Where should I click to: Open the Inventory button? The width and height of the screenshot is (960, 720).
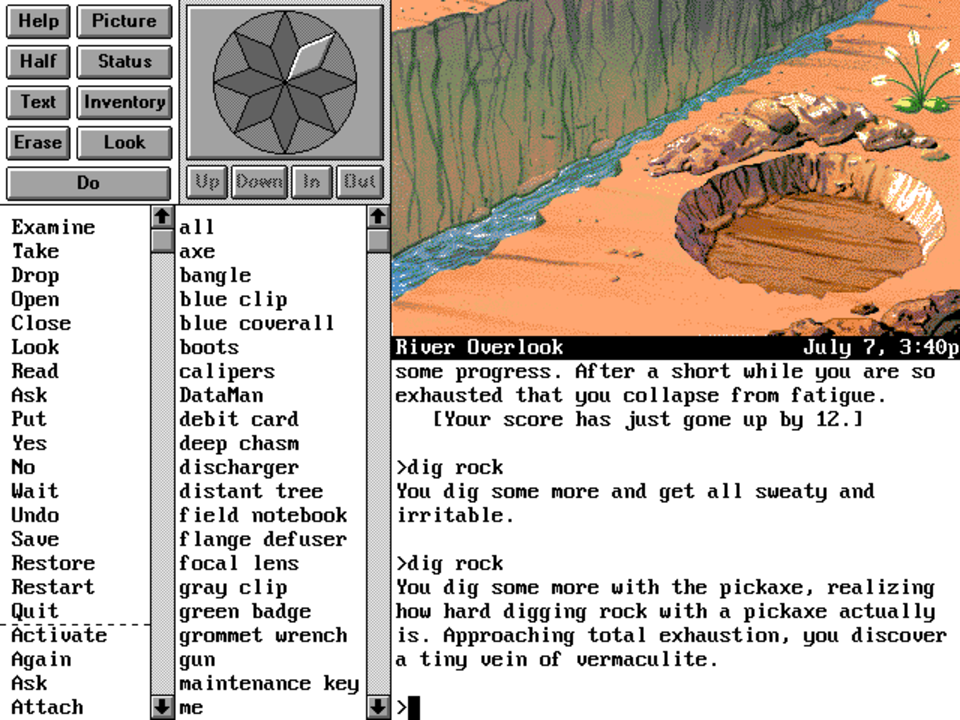pos(124,102)
